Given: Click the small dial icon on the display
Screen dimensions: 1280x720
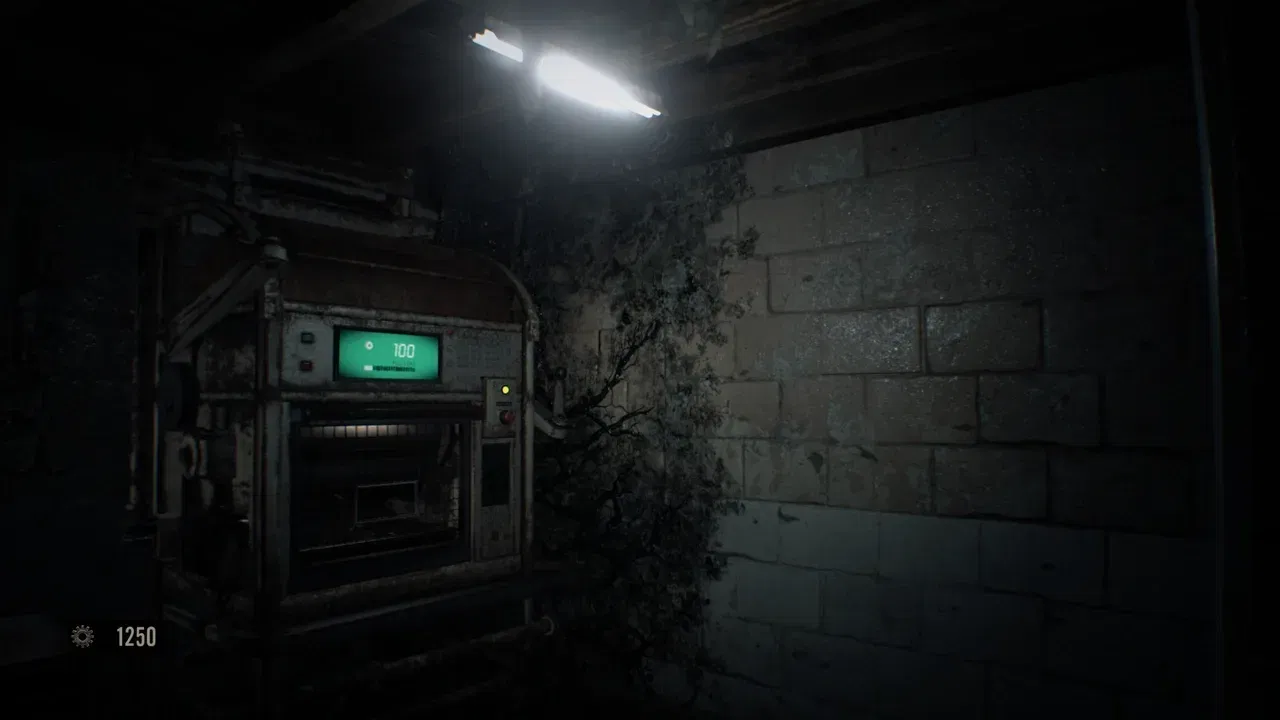Looking at the screenshot, I should coord(368,346).
